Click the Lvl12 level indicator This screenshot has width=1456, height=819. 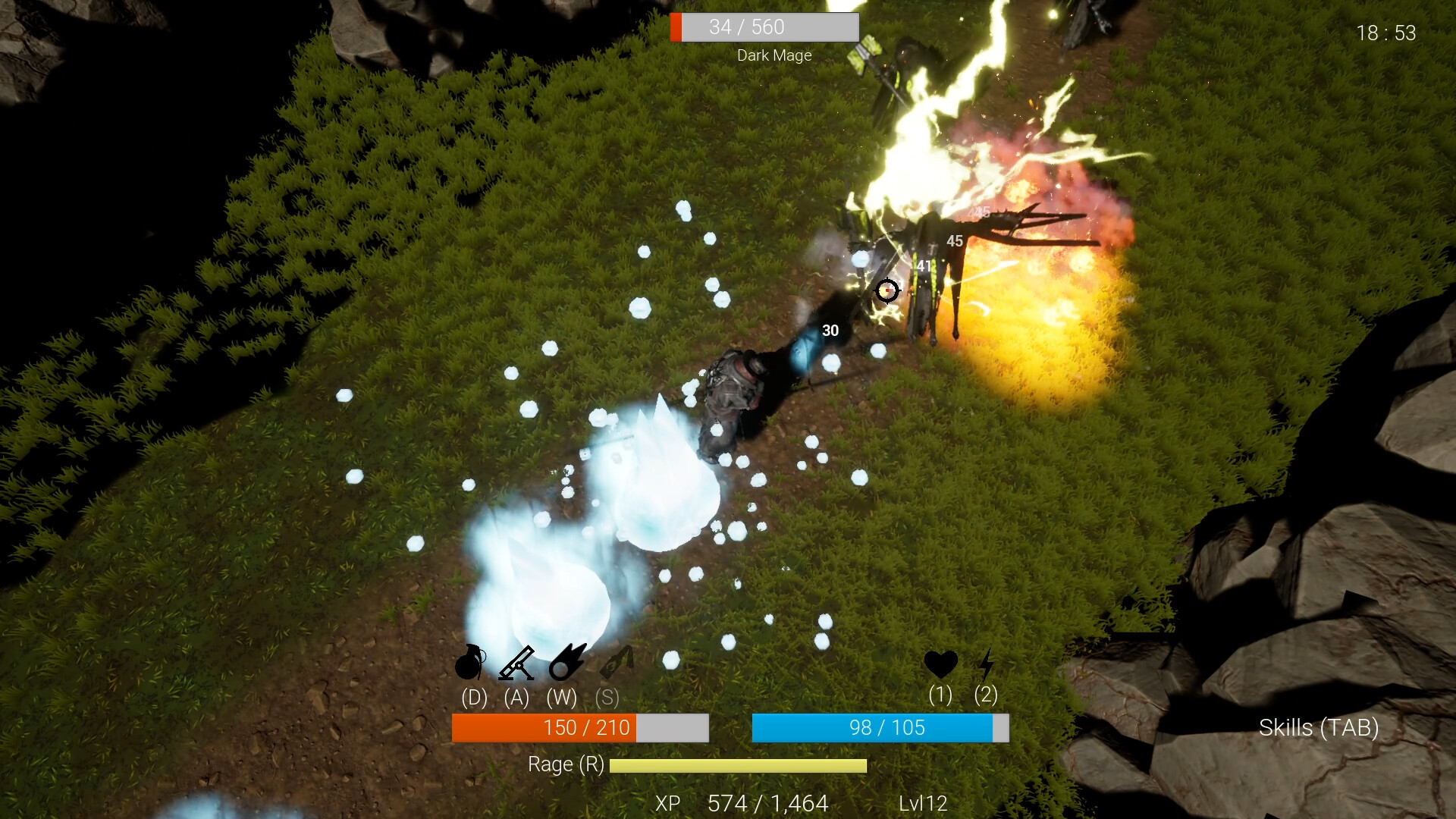point(922,803)
